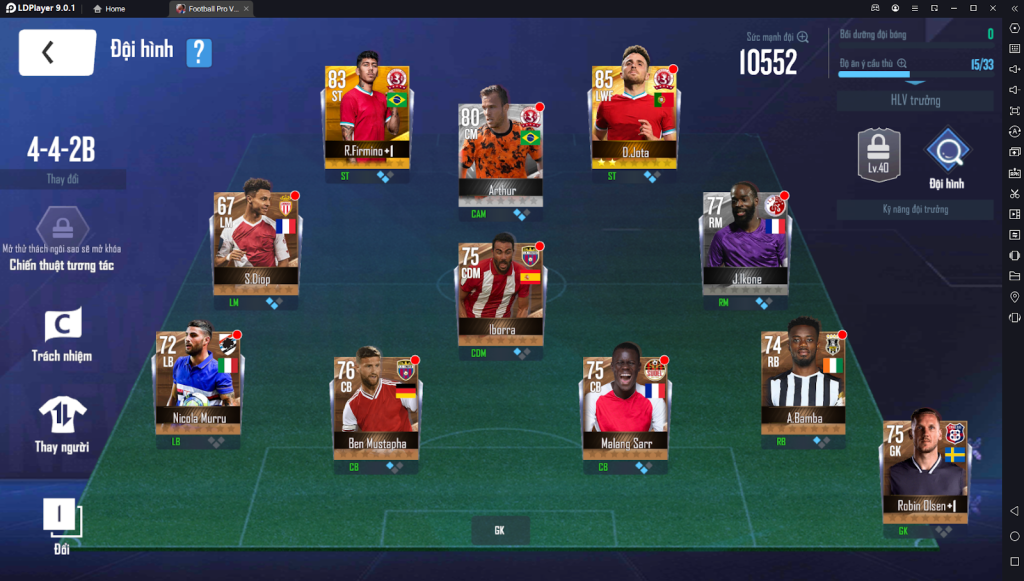
Task: Open Thay người substitution menu
Action: pyautogui.click(x=61, y=424)
